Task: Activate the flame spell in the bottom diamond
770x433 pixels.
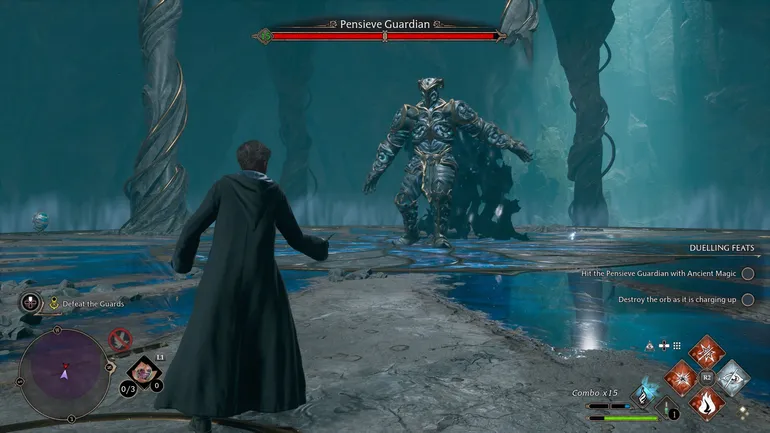Action: (706, 405)
